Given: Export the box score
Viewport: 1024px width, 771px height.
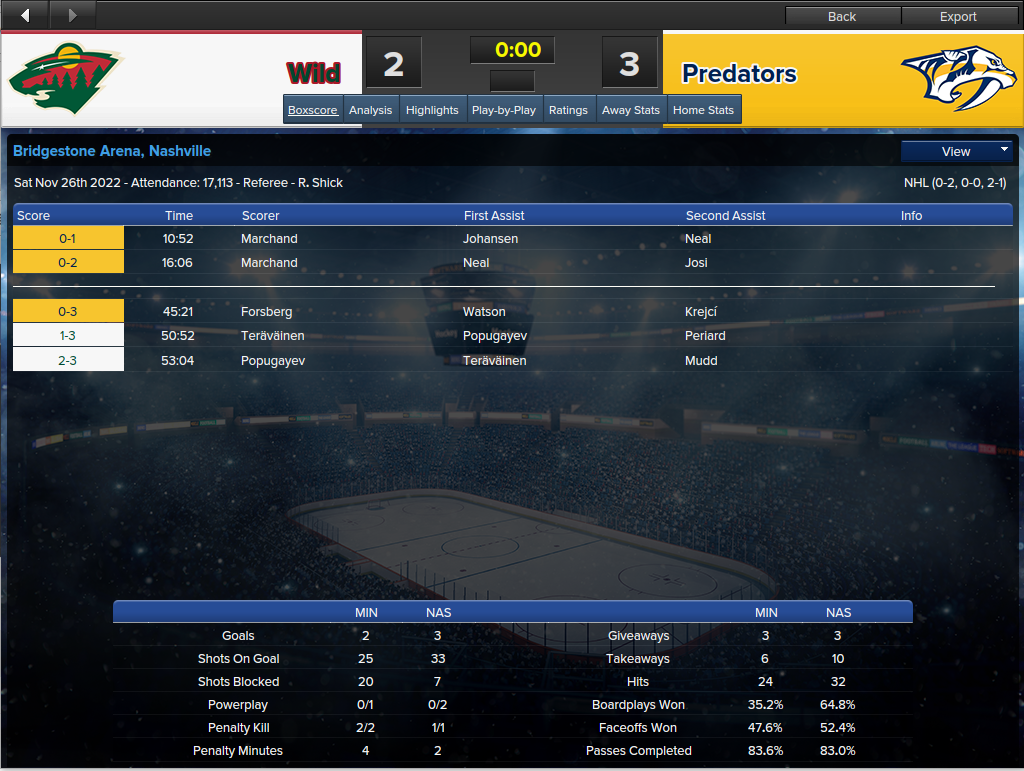Looking at the screenshot, I should [x=958, y=16].
